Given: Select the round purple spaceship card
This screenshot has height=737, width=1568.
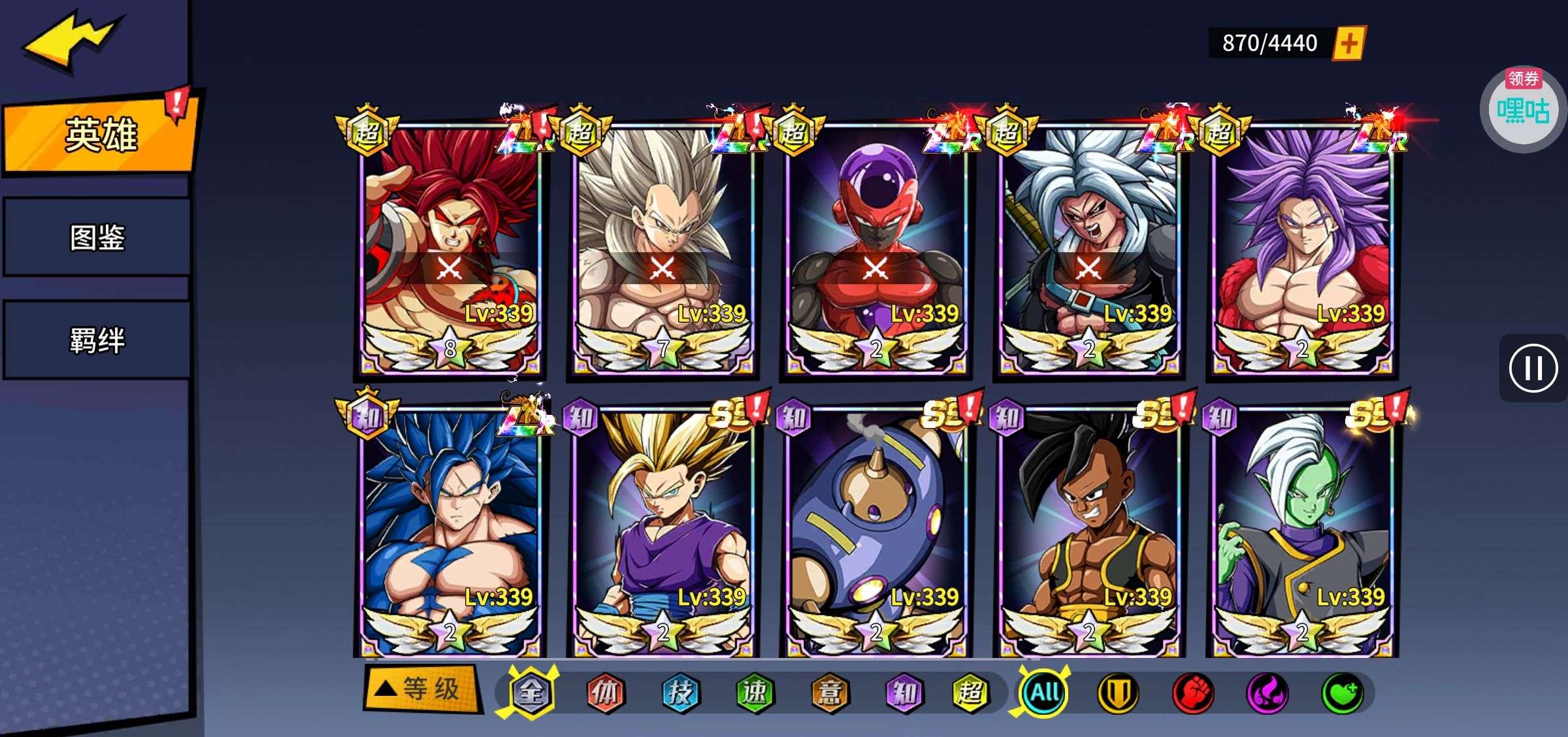Looking at the screenshot, I should click(x=875, y=531).
